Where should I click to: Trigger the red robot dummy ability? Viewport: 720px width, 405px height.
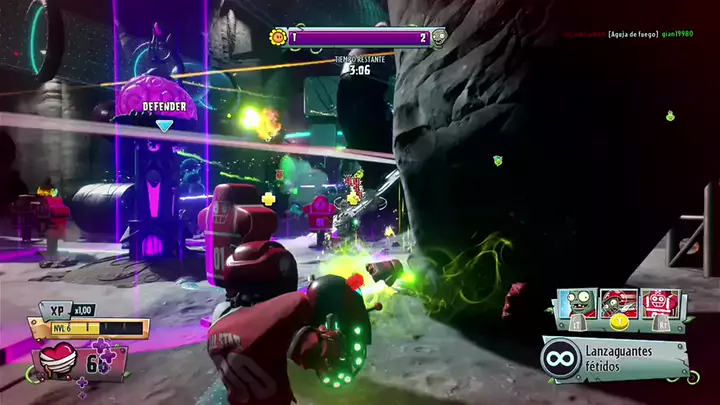tap(661, 304)
